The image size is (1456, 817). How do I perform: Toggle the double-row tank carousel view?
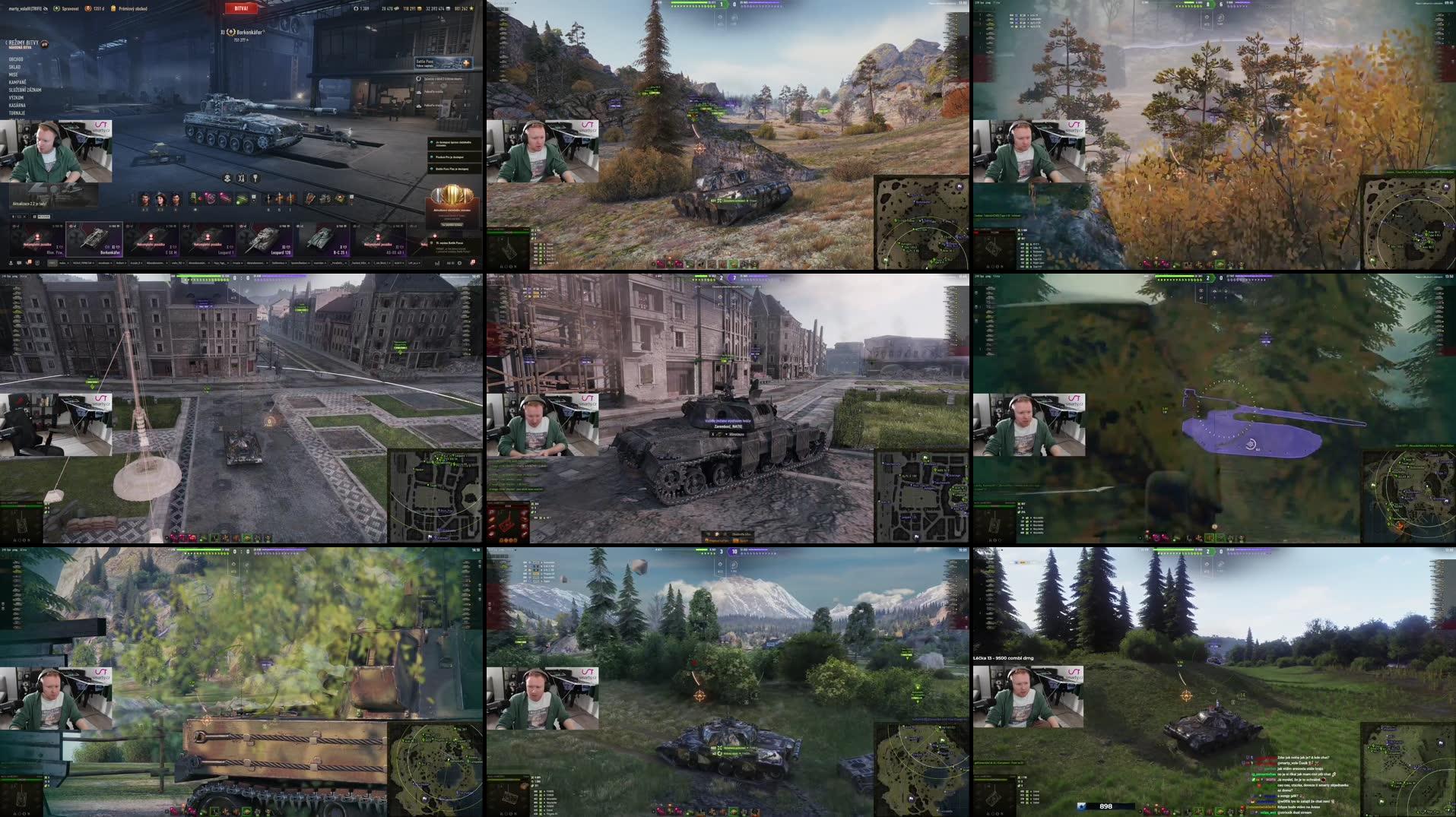pos(35,217)
